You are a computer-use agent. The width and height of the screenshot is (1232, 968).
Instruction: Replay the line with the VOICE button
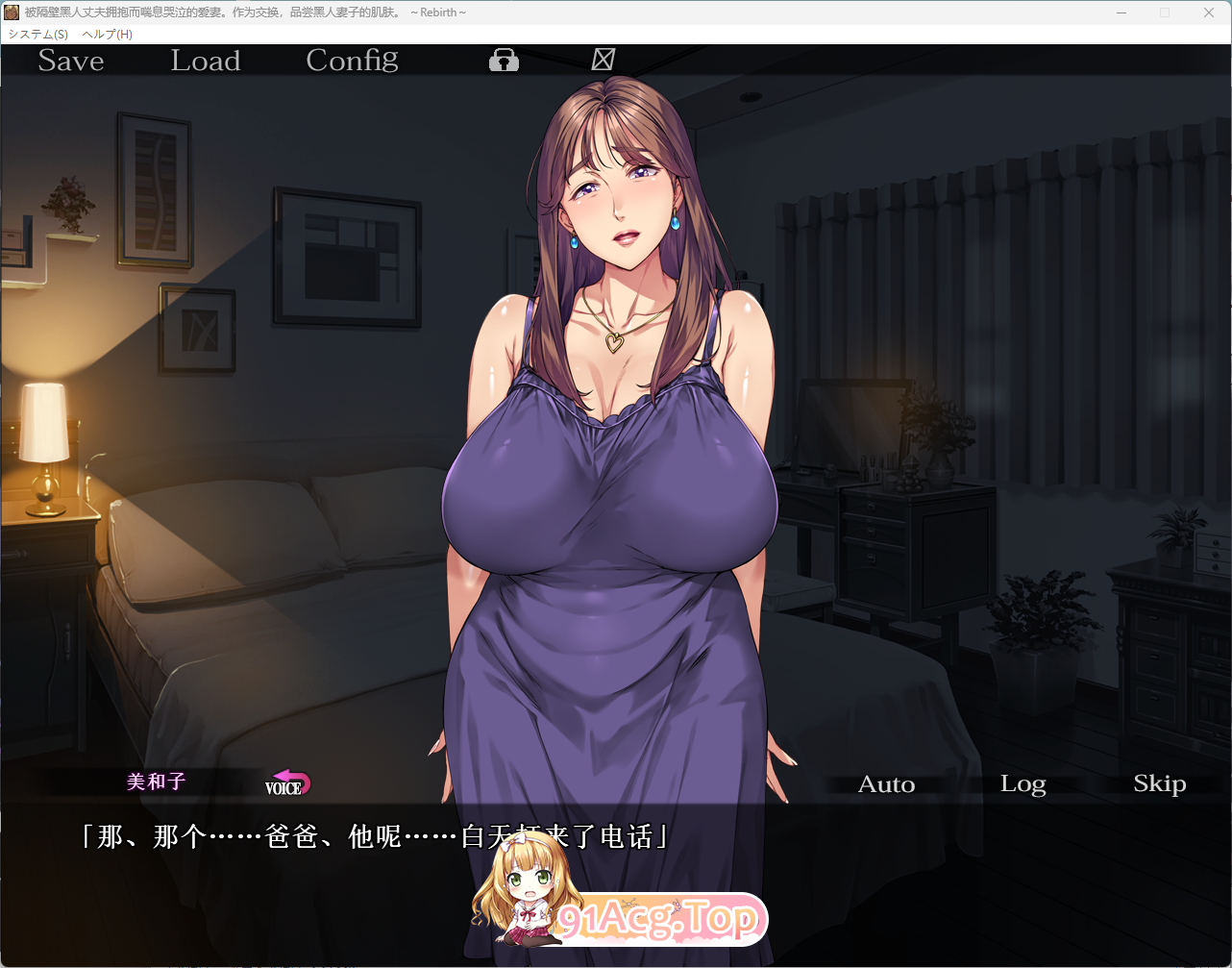(286, 783)
